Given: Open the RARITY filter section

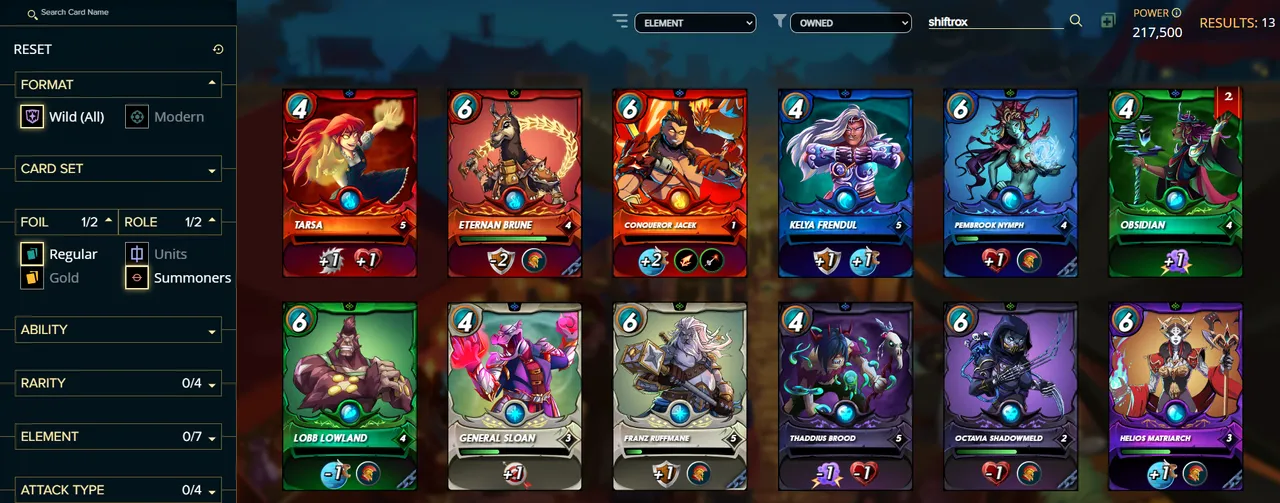Looking at the screenshot, I should (x=118, y=383).
